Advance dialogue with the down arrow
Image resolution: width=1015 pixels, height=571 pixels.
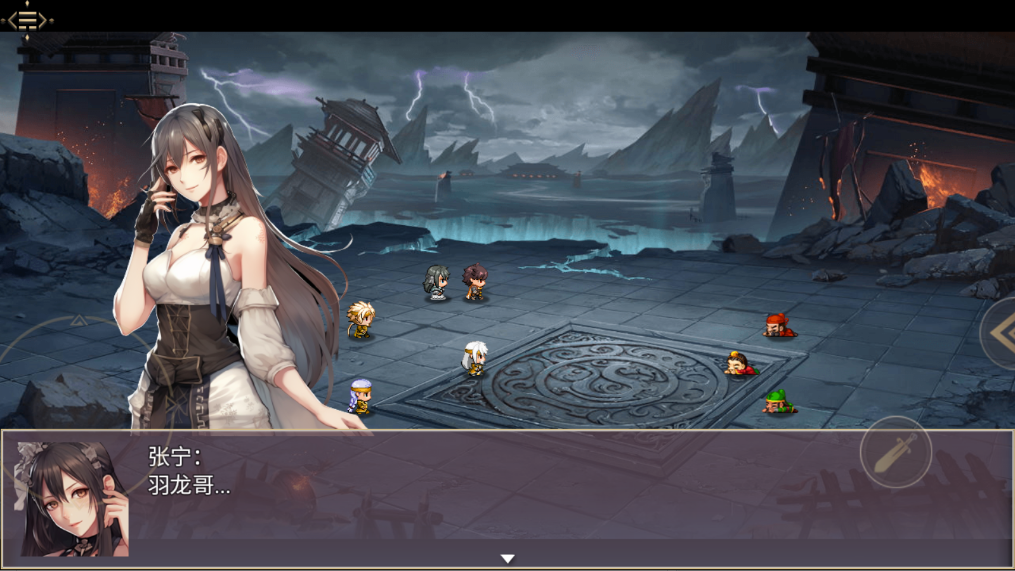pyautogui.click(x=507, y=559)
